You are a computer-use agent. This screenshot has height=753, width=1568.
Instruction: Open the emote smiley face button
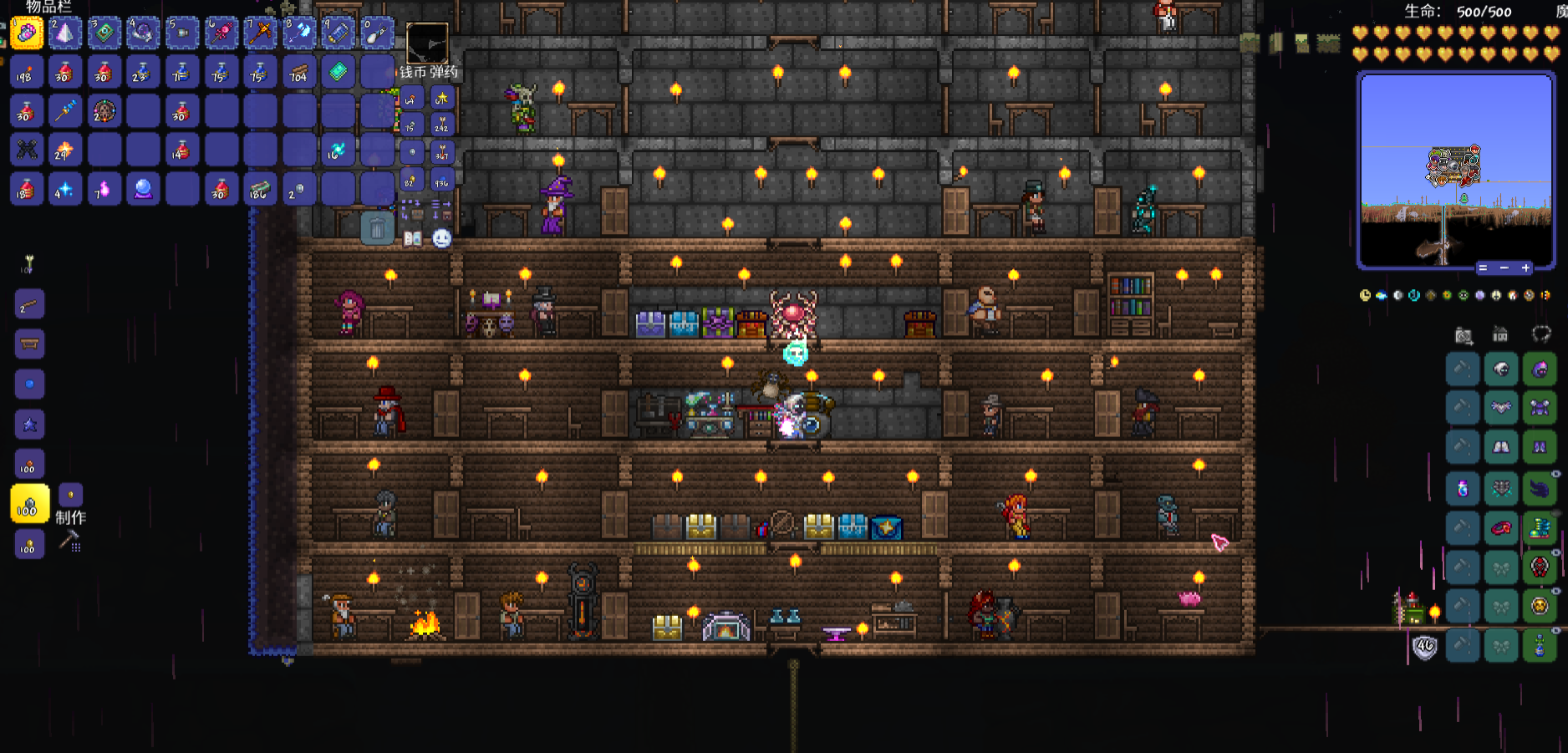pos(441,239)
